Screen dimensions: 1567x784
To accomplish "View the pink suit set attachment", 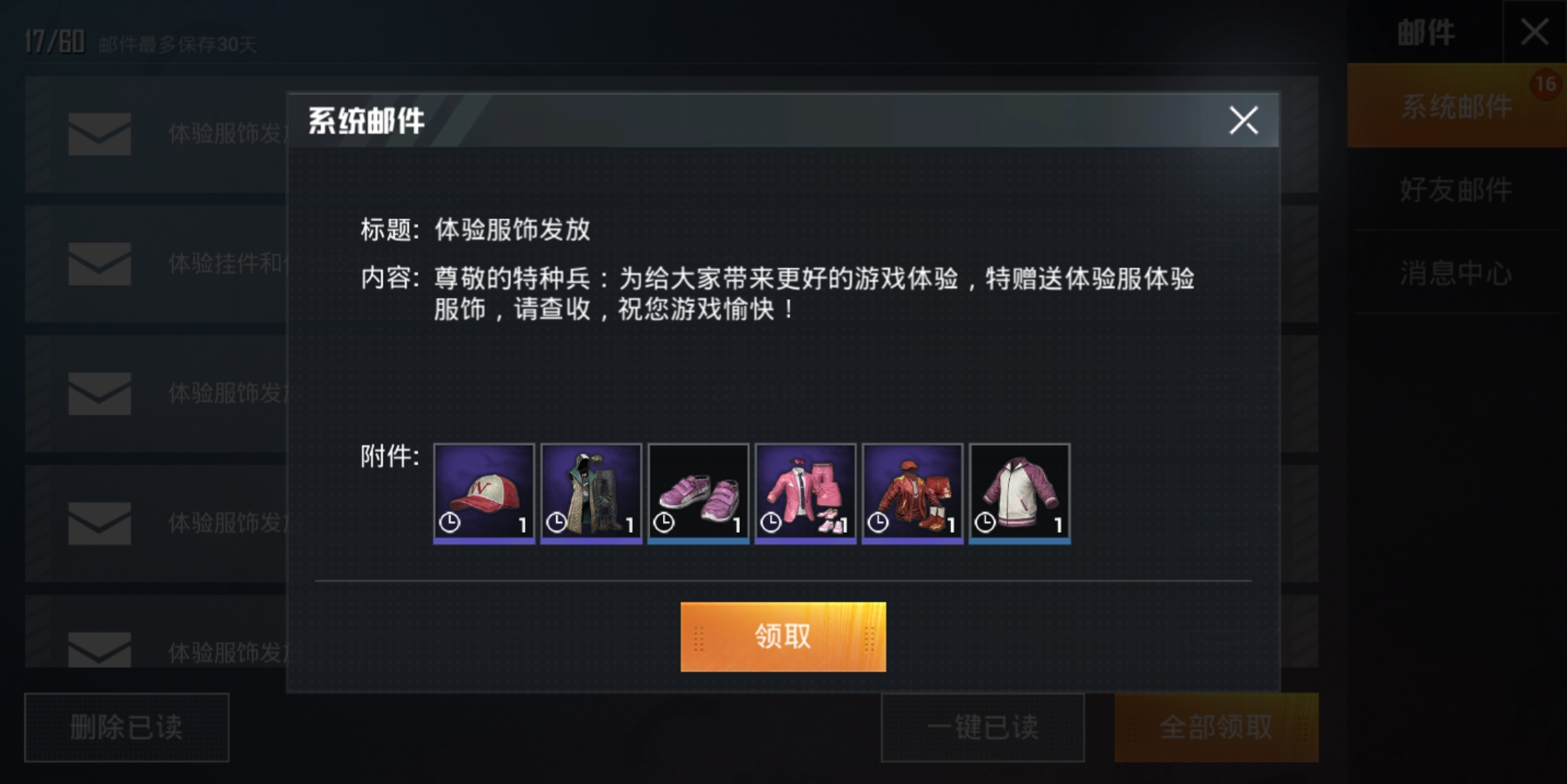I will click(806, 494).
